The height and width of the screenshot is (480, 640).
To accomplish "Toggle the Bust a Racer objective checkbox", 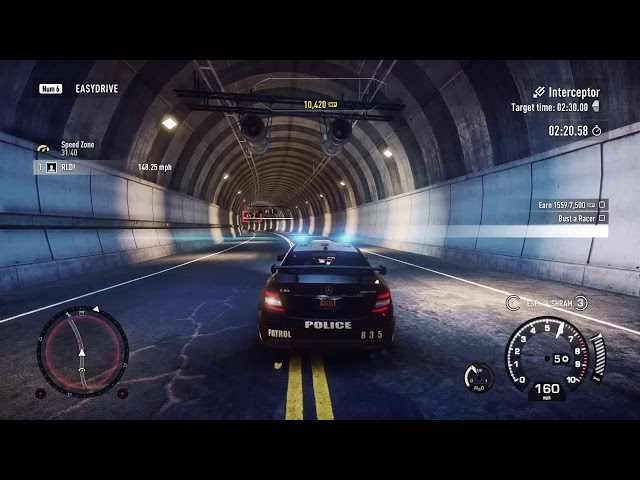I will pos(603,218).
